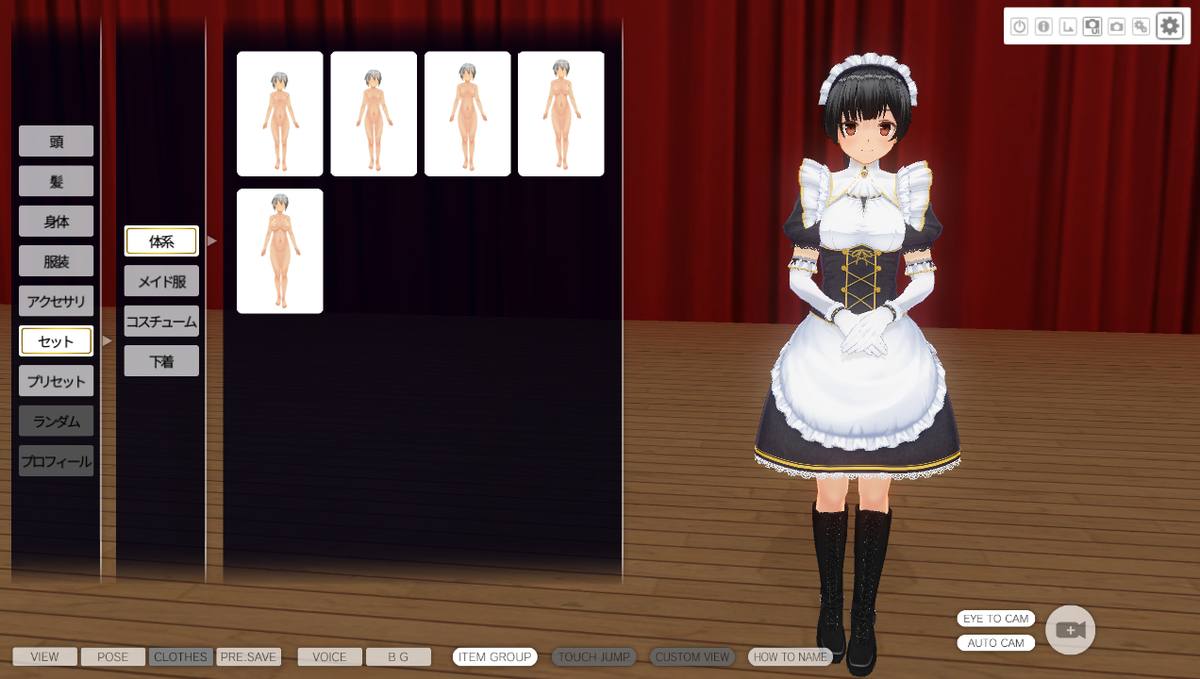Toggle the ITEM GROUP option
The image size is (1200, 679).
(495, 657)
